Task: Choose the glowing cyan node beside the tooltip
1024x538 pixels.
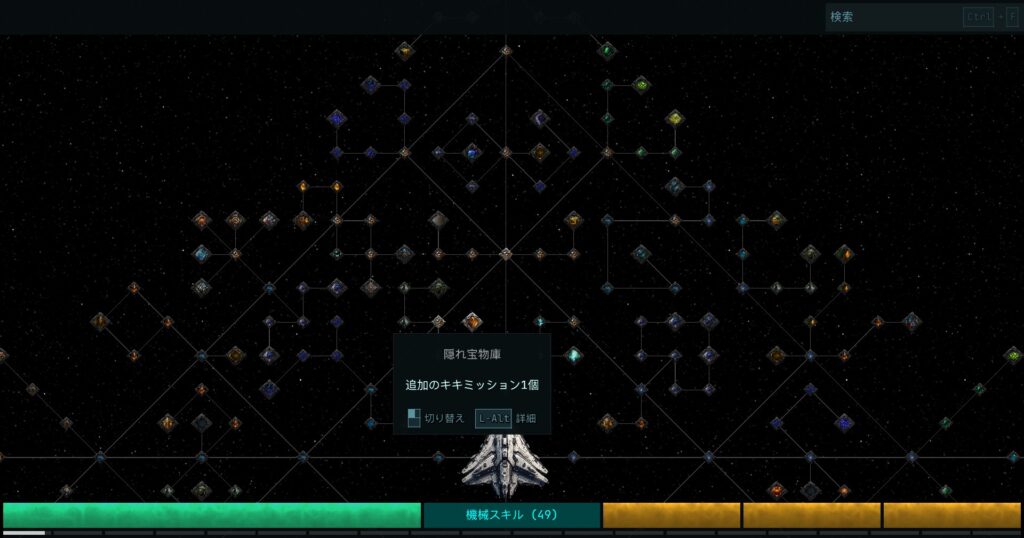Action: tap(573, 354)
